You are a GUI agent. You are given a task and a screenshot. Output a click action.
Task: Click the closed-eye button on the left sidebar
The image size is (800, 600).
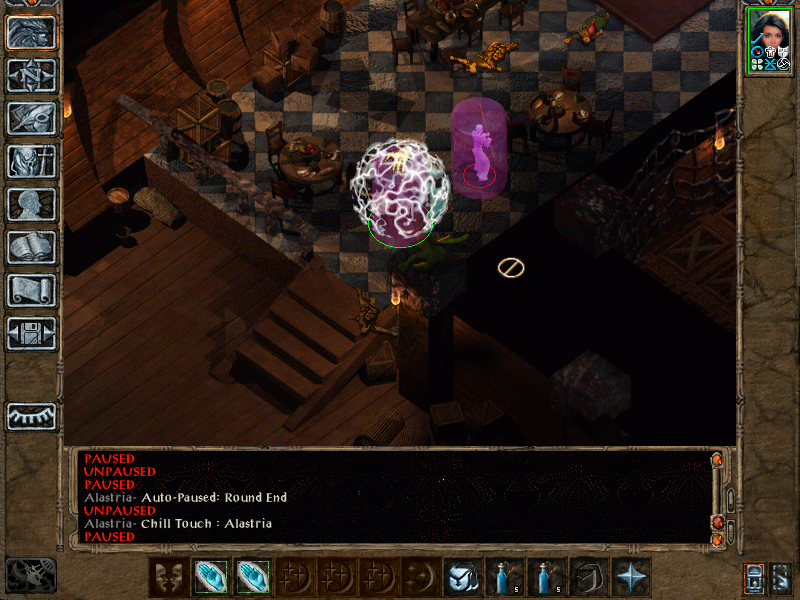[31, 415]
